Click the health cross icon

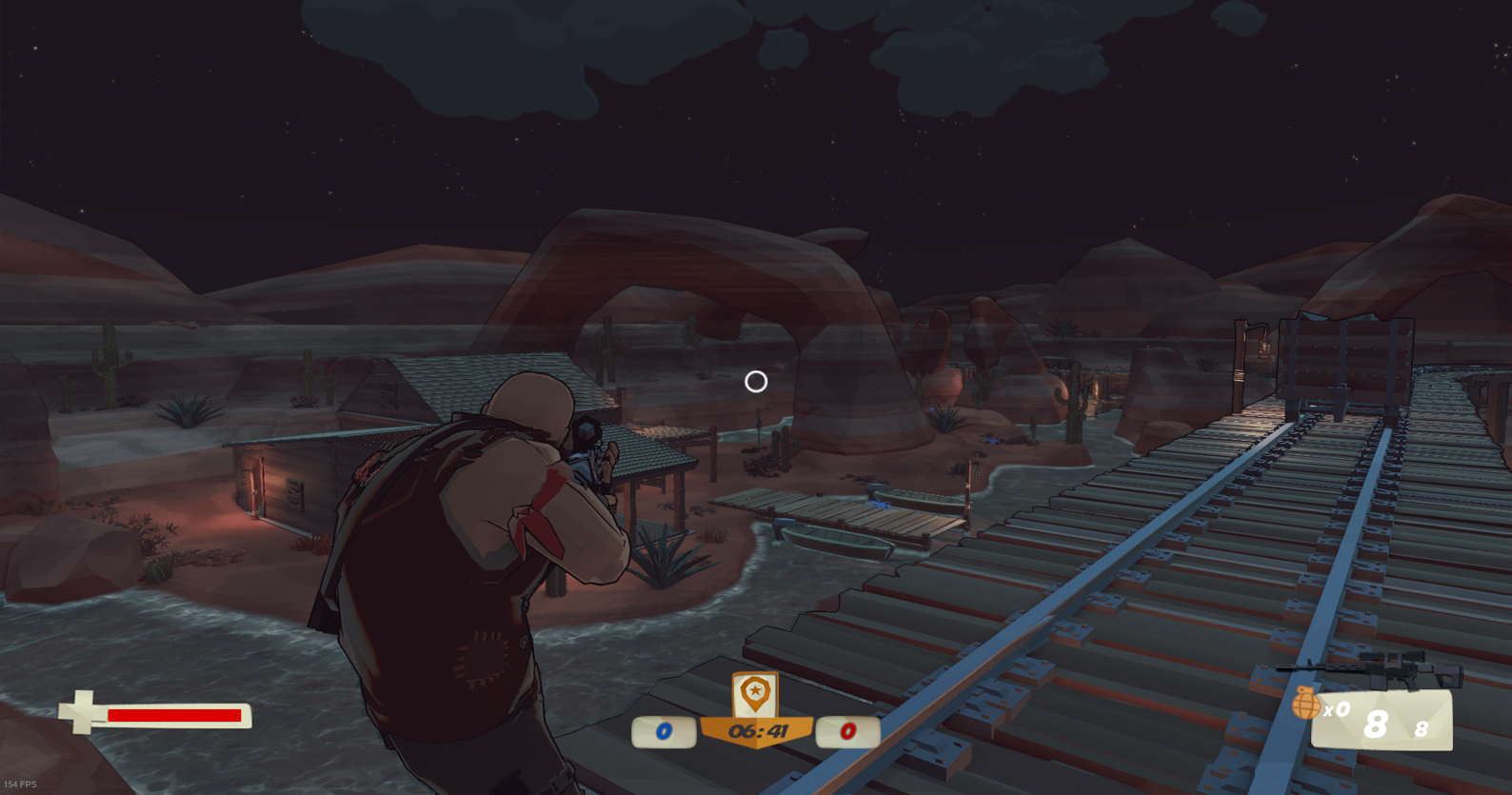tap(82, 712)
